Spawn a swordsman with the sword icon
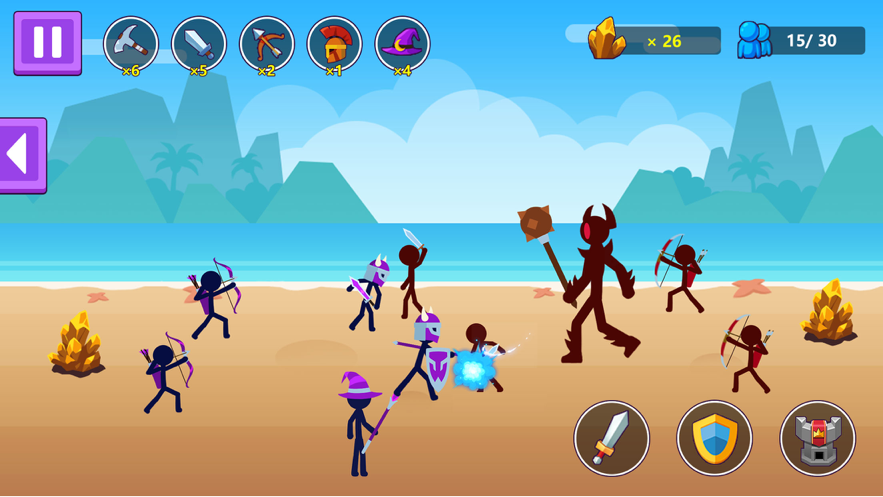Image resolution: width=883 pixels, height=497 pixels. pyautogui.click(x=199, y=44)
